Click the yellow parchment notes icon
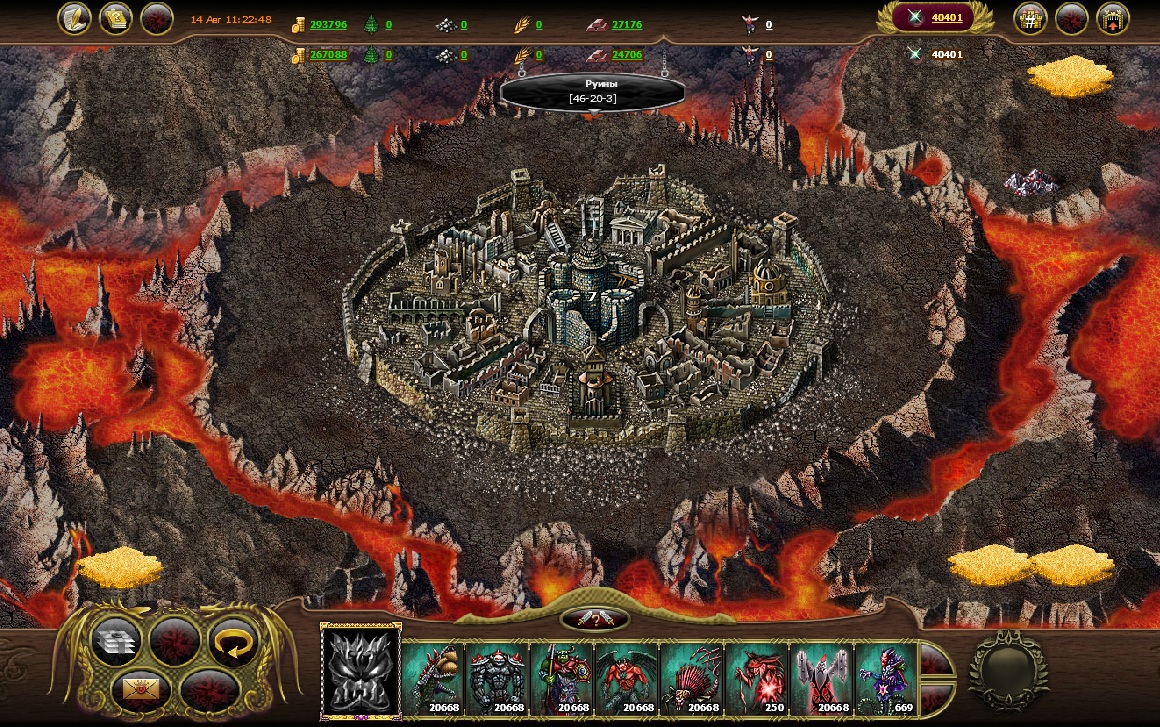Viewport: 1160px width, 727px height. tap(115, 18)
